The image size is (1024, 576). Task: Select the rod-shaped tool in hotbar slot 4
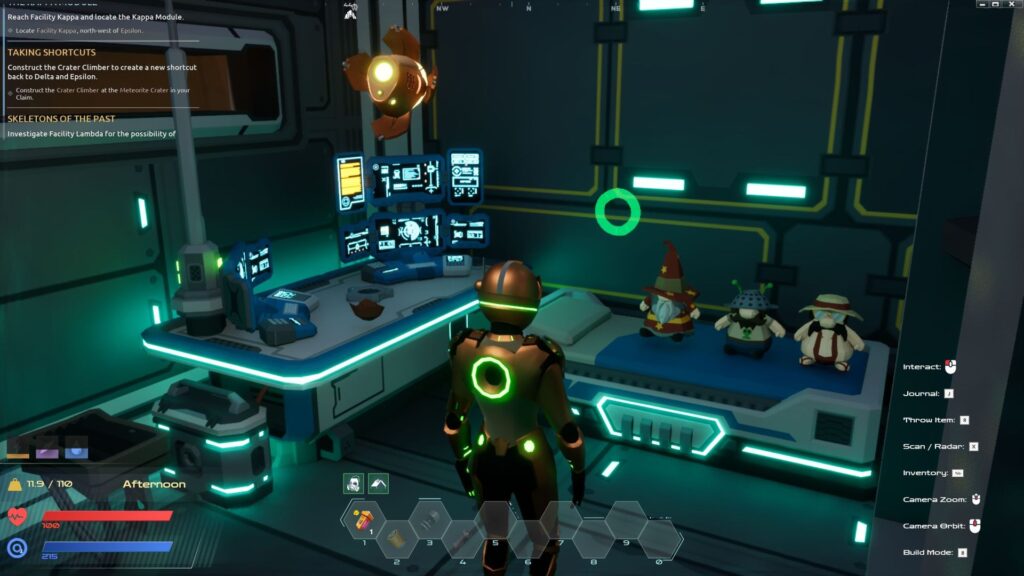(462, 538)
